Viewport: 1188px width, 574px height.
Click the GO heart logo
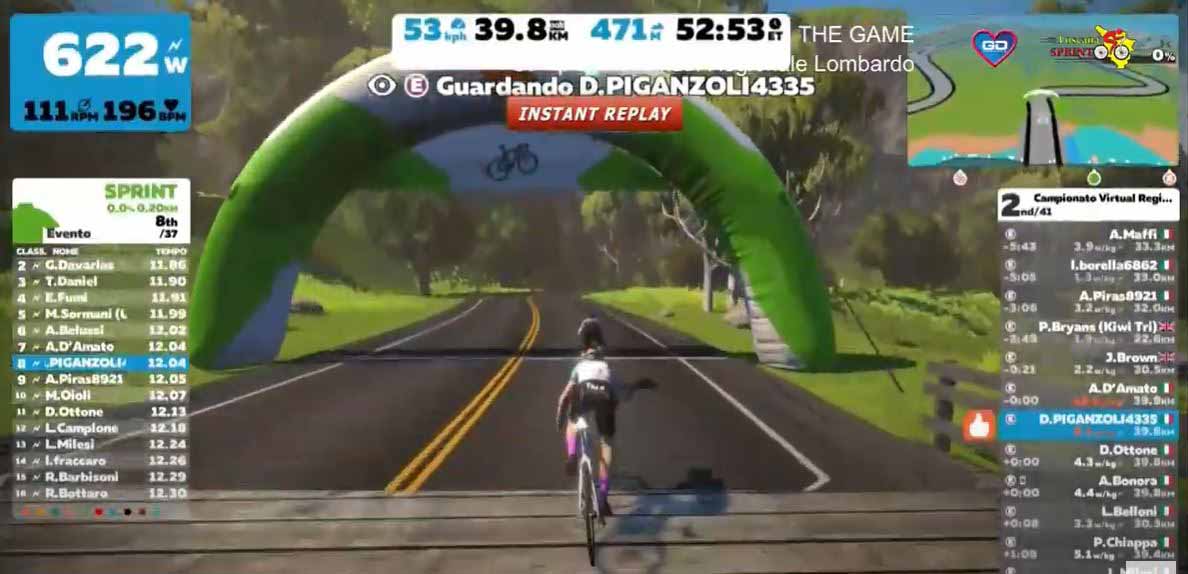coord(994,48)
